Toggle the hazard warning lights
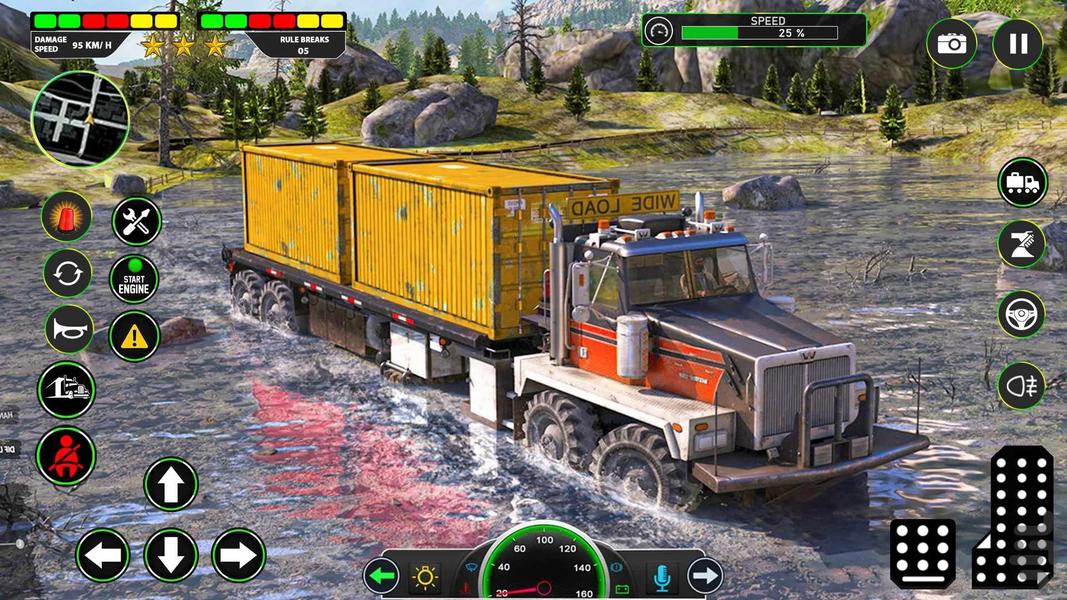The image size is (1067, 600). (134, 336)
